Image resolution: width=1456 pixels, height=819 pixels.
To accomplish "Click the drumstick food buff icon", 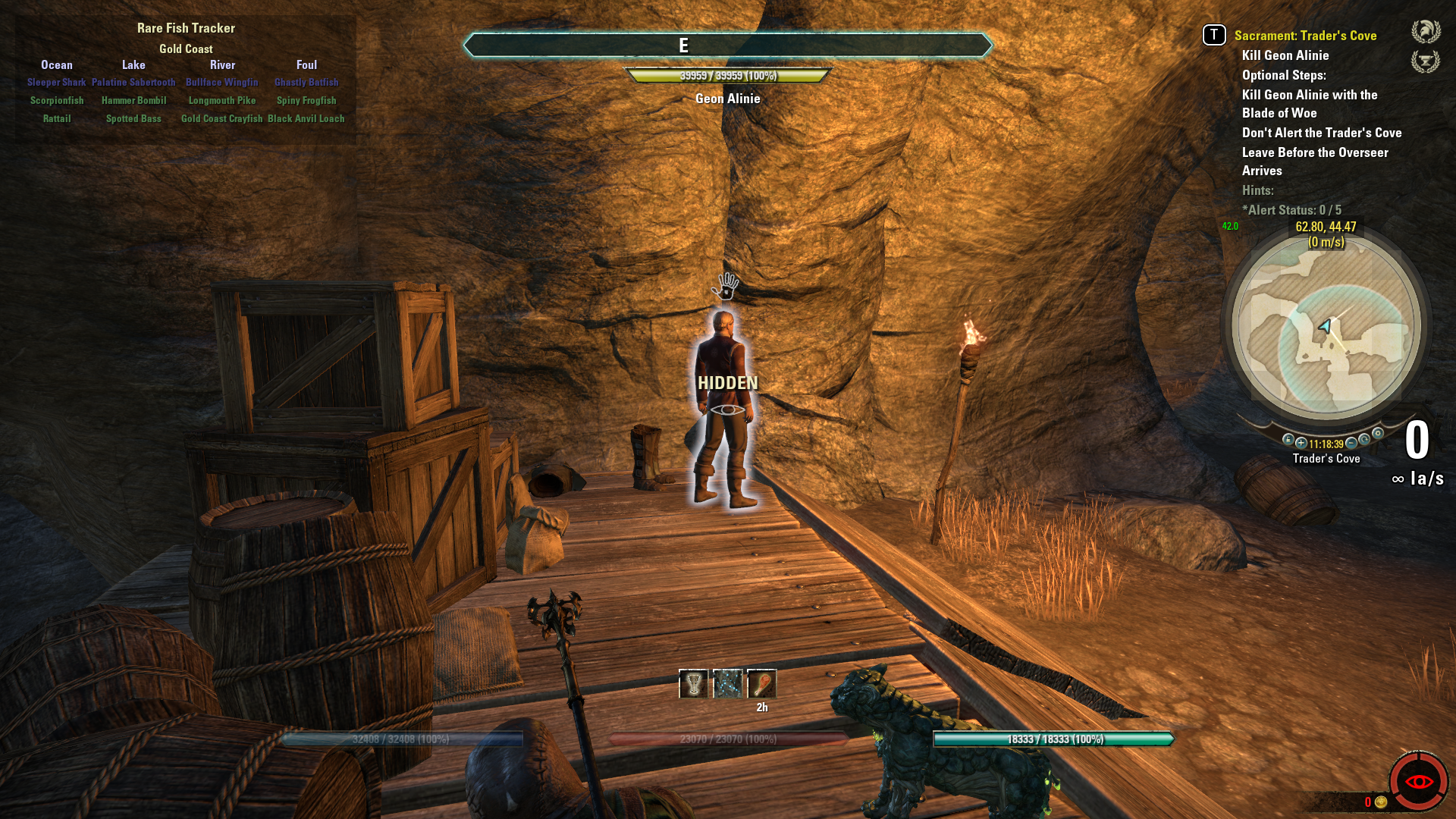I will (x=761, y=684).
